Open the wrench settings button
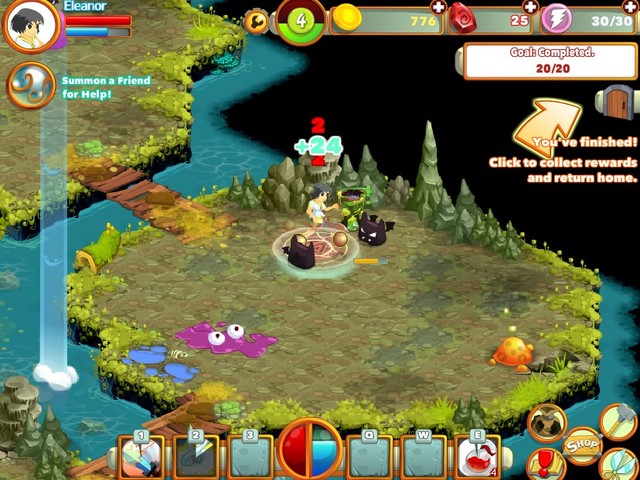Image resolution: width=640 pixels, height=480 pixels. point(257,21)
